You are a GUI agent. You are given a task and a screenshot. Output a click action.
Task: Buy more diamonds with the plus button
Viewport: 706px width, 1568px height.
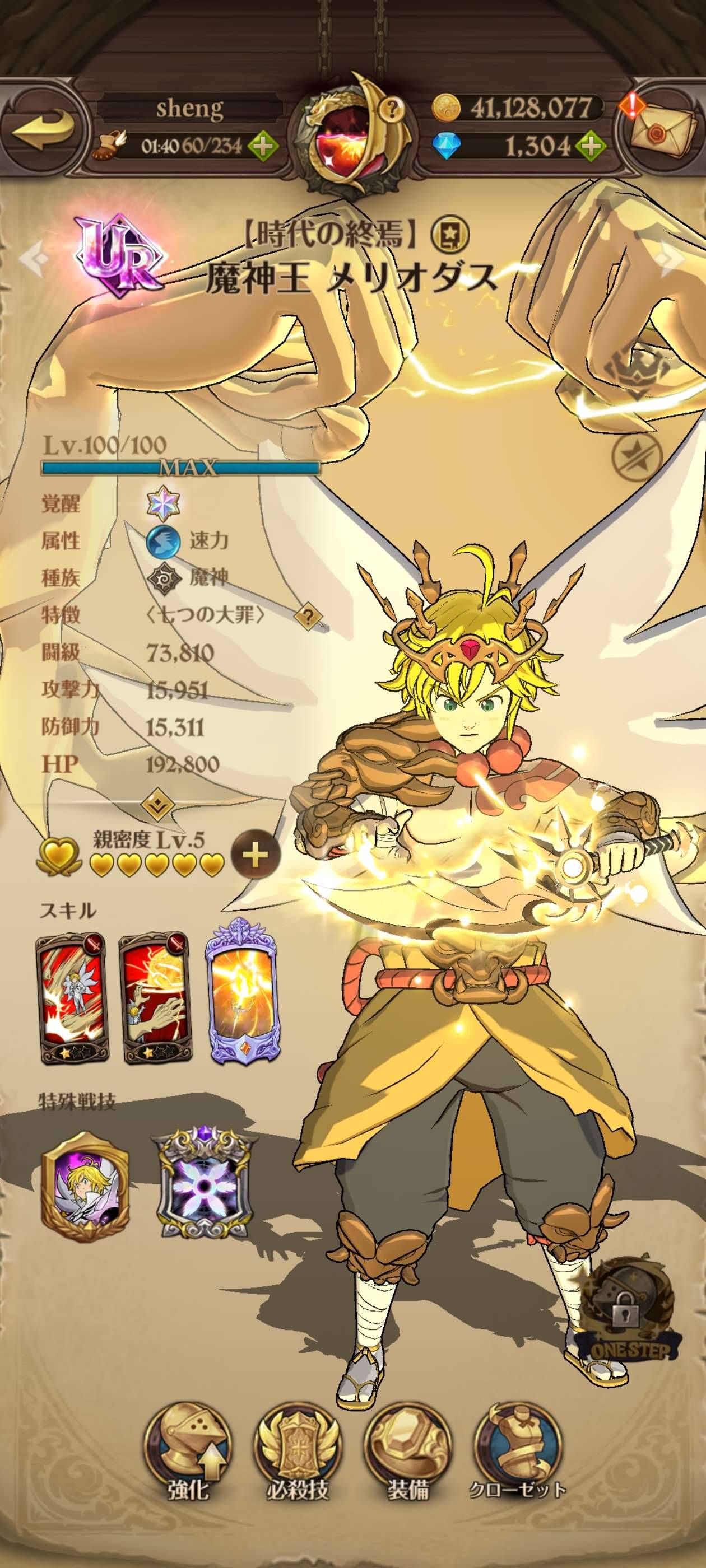pyautogui.click(x=589, y=146)
